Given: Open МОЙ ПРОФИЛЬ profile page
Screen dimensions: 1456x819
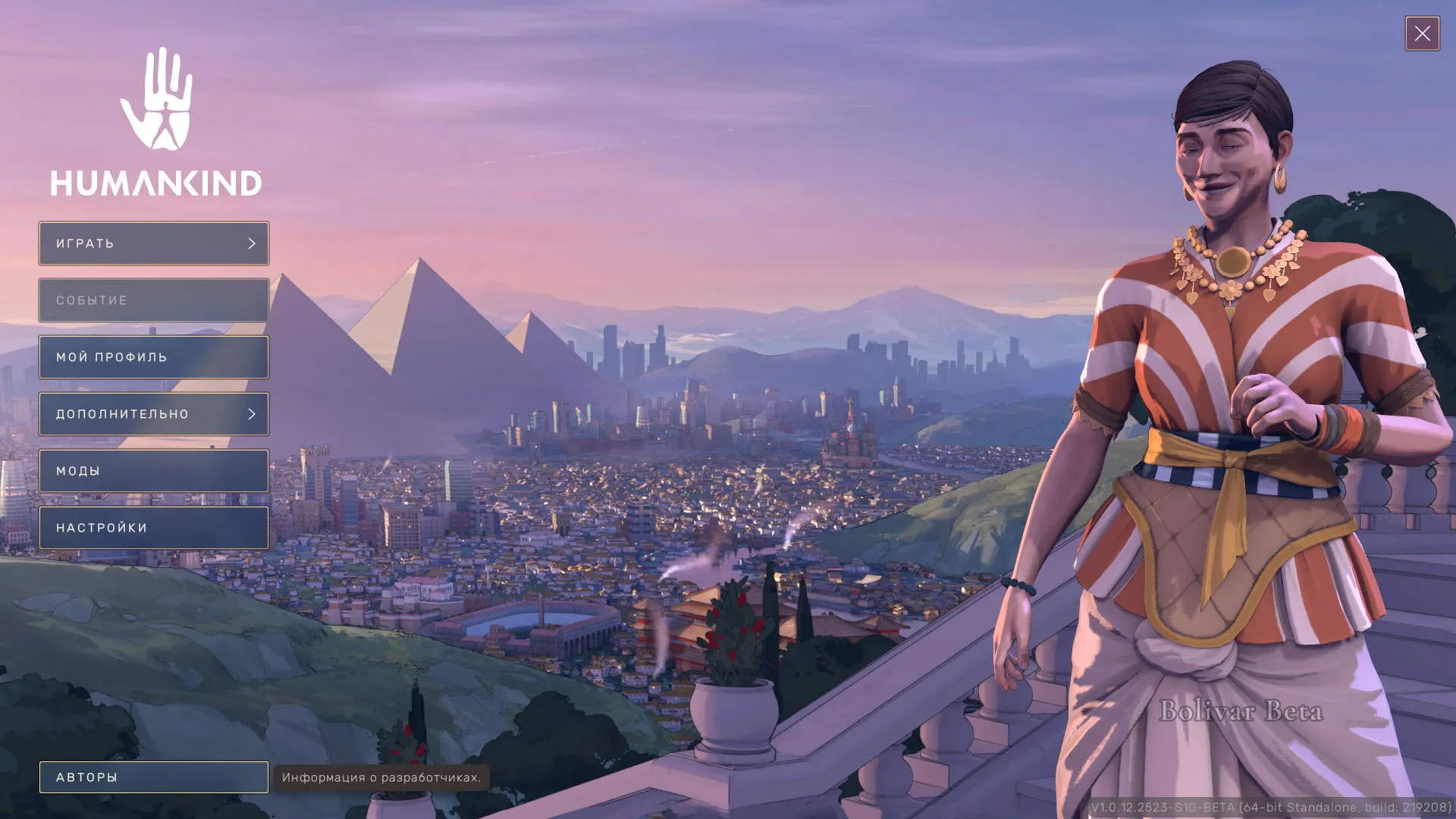Looking at the screenshot, I should point(154,357).
